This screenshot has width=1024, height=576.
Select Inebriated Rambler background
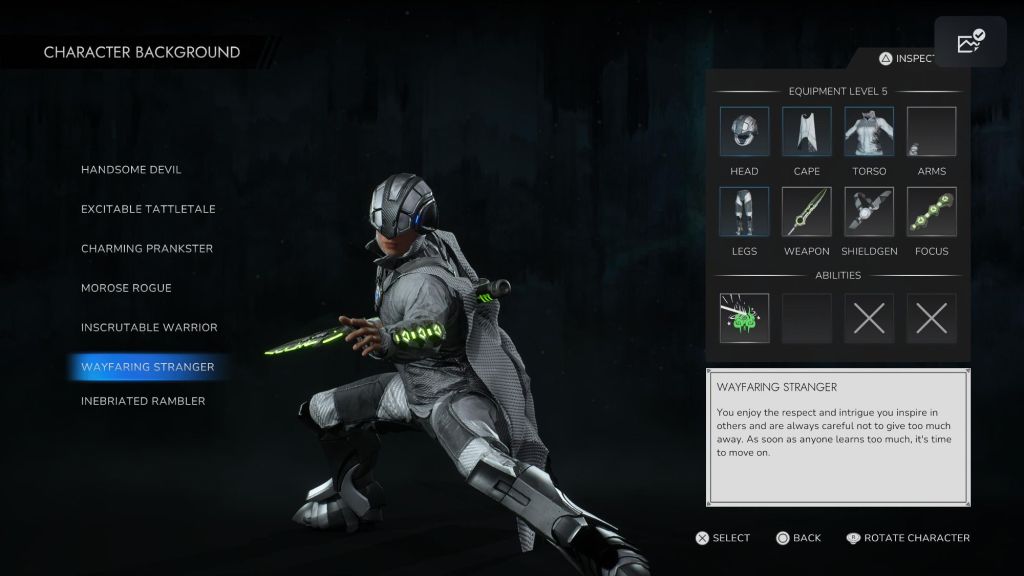coord(143,401)
